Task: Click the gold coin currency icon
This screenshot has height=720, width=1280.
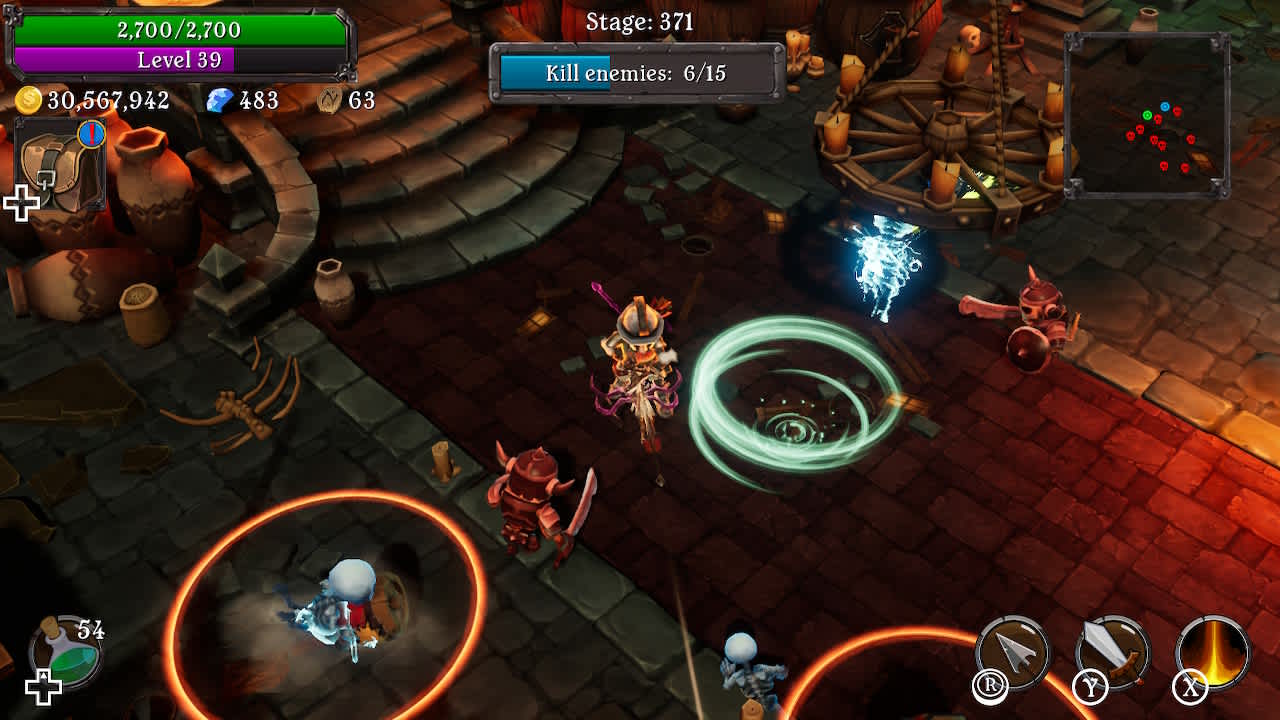Action: [29, 98]
